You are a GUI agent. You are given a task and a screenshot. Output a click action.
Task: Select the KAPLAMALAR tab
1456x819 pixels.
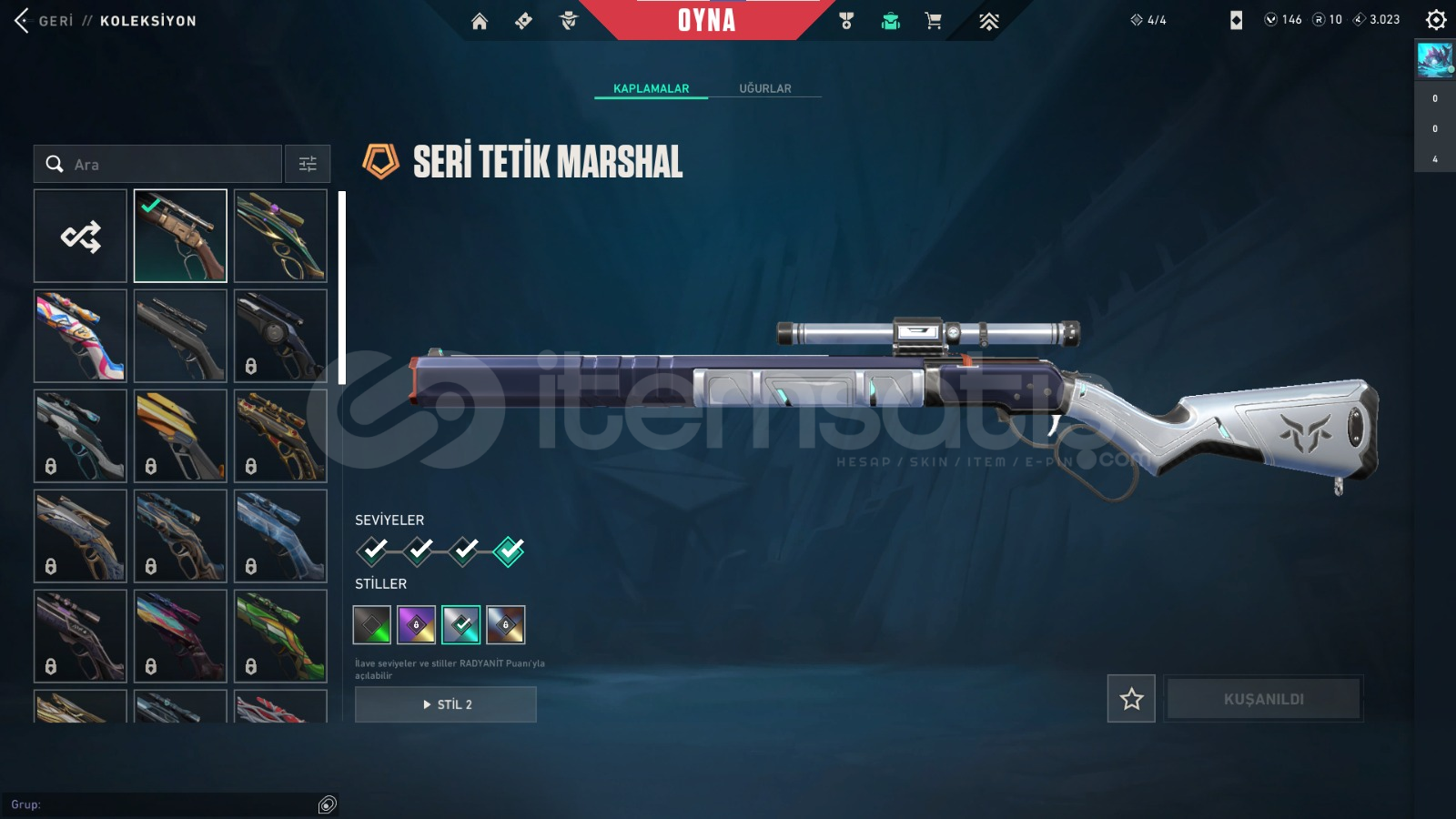point(651,88)
